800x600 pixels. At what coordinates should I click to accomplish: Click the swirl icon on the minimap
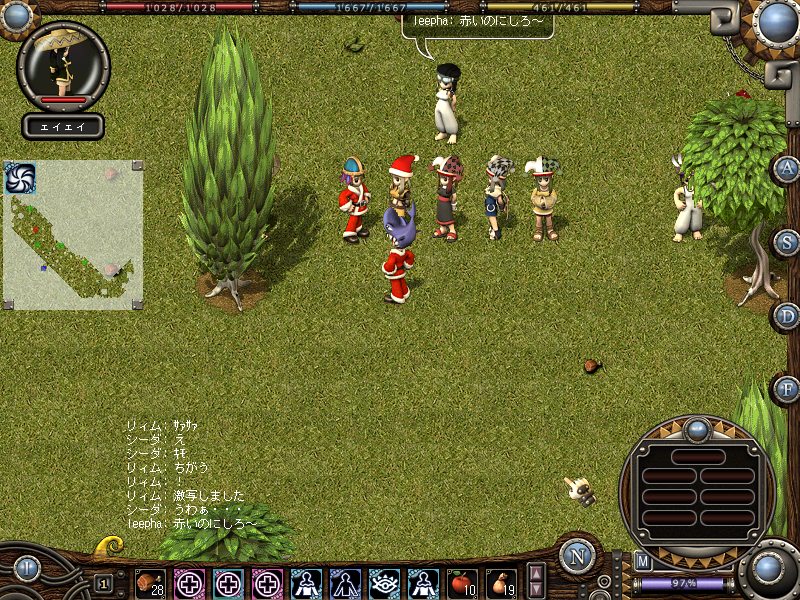click(20, 178)
